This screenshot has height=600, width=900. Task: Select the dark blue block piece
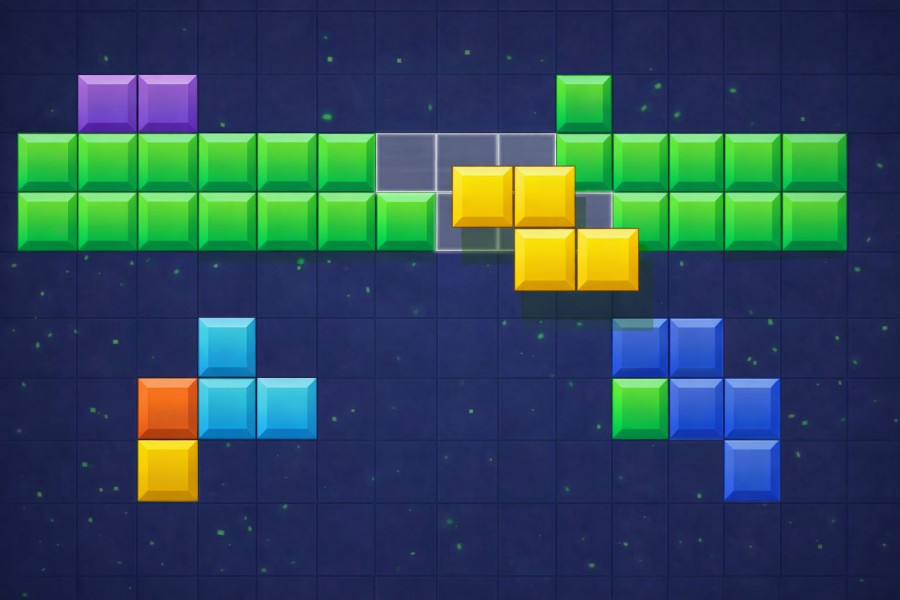(696, 407)
